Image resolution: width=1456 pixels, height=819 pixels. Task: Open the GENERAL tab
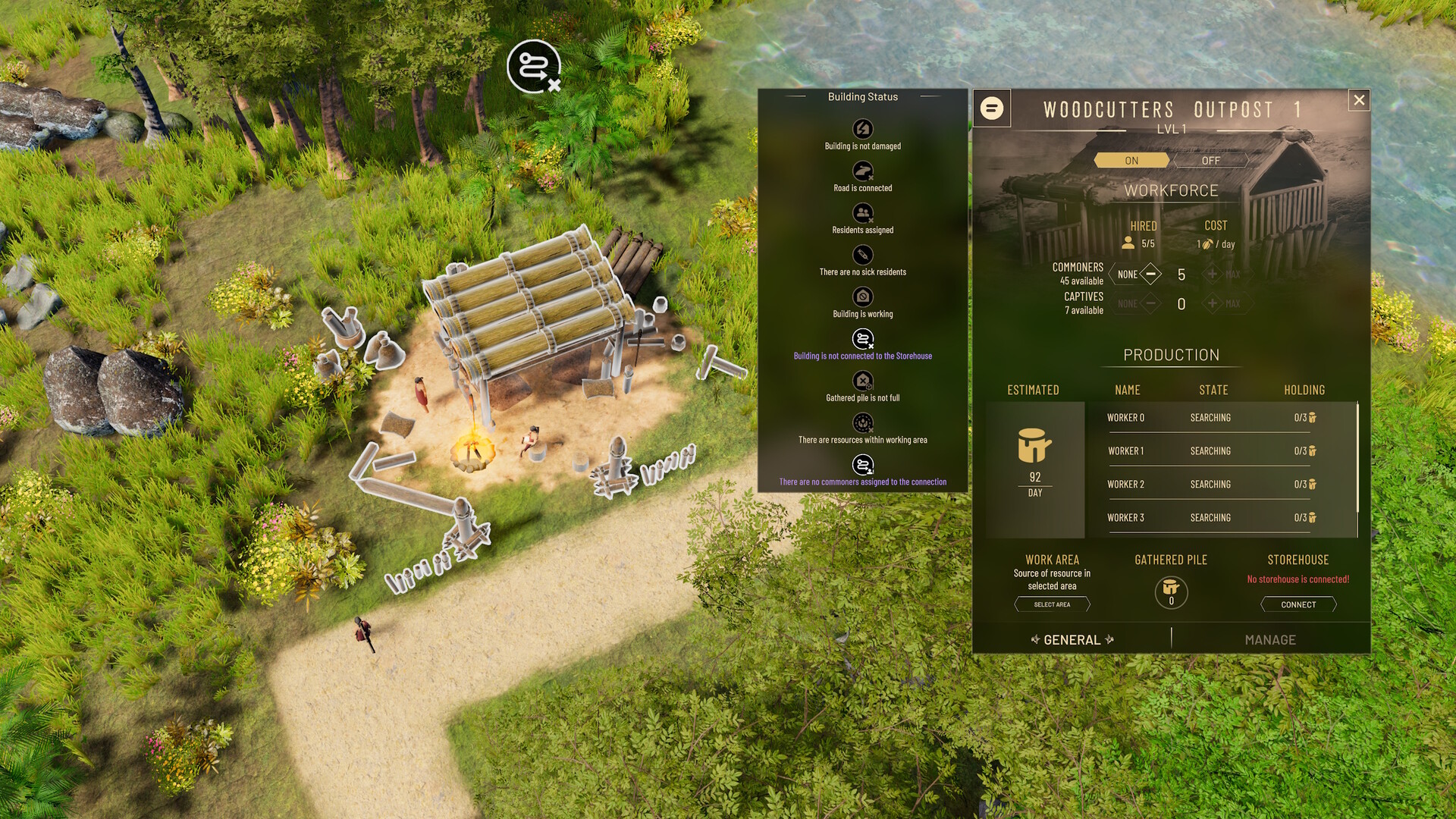1071,639
